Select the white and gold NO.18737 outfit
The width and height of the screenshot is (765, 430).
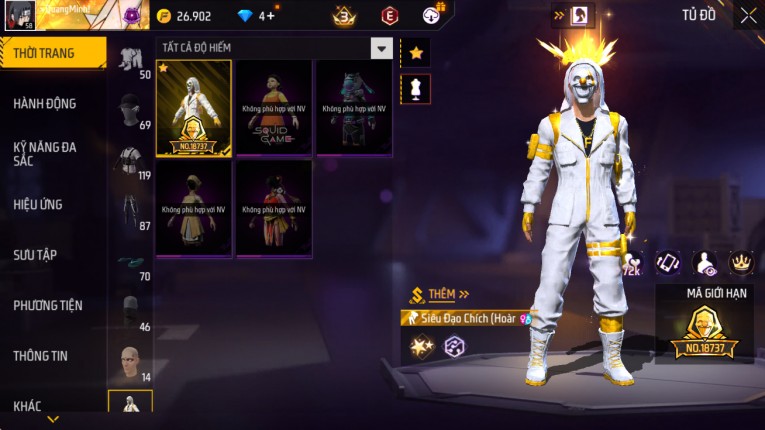point(194,107)
